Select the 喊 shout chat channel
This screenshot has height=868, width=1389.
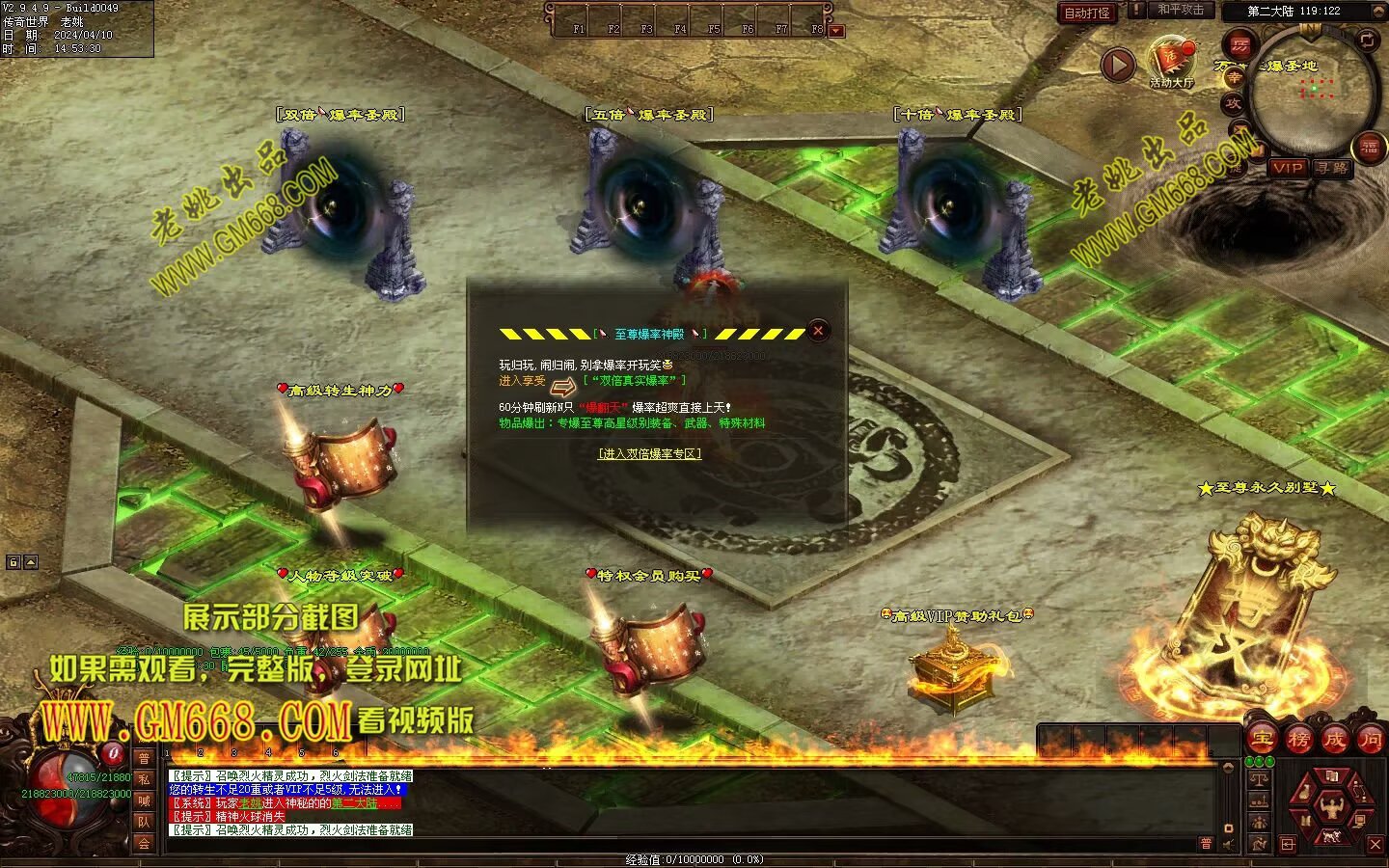tap(144, 800)
